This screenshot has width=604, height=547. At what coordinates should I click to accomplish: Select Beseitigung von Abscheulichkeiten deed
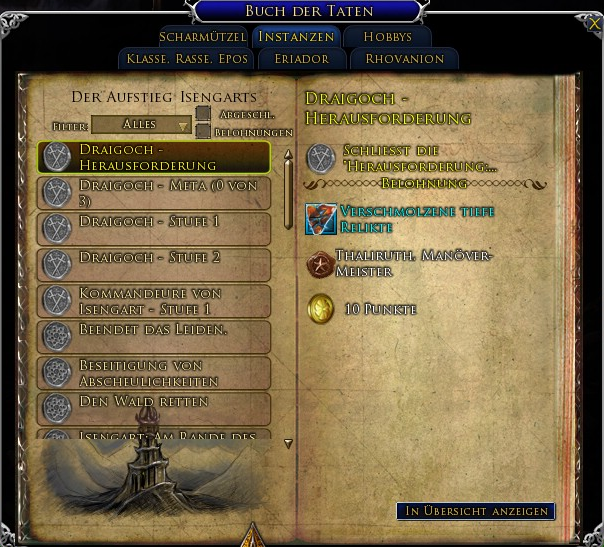click(x=154, y=373)
